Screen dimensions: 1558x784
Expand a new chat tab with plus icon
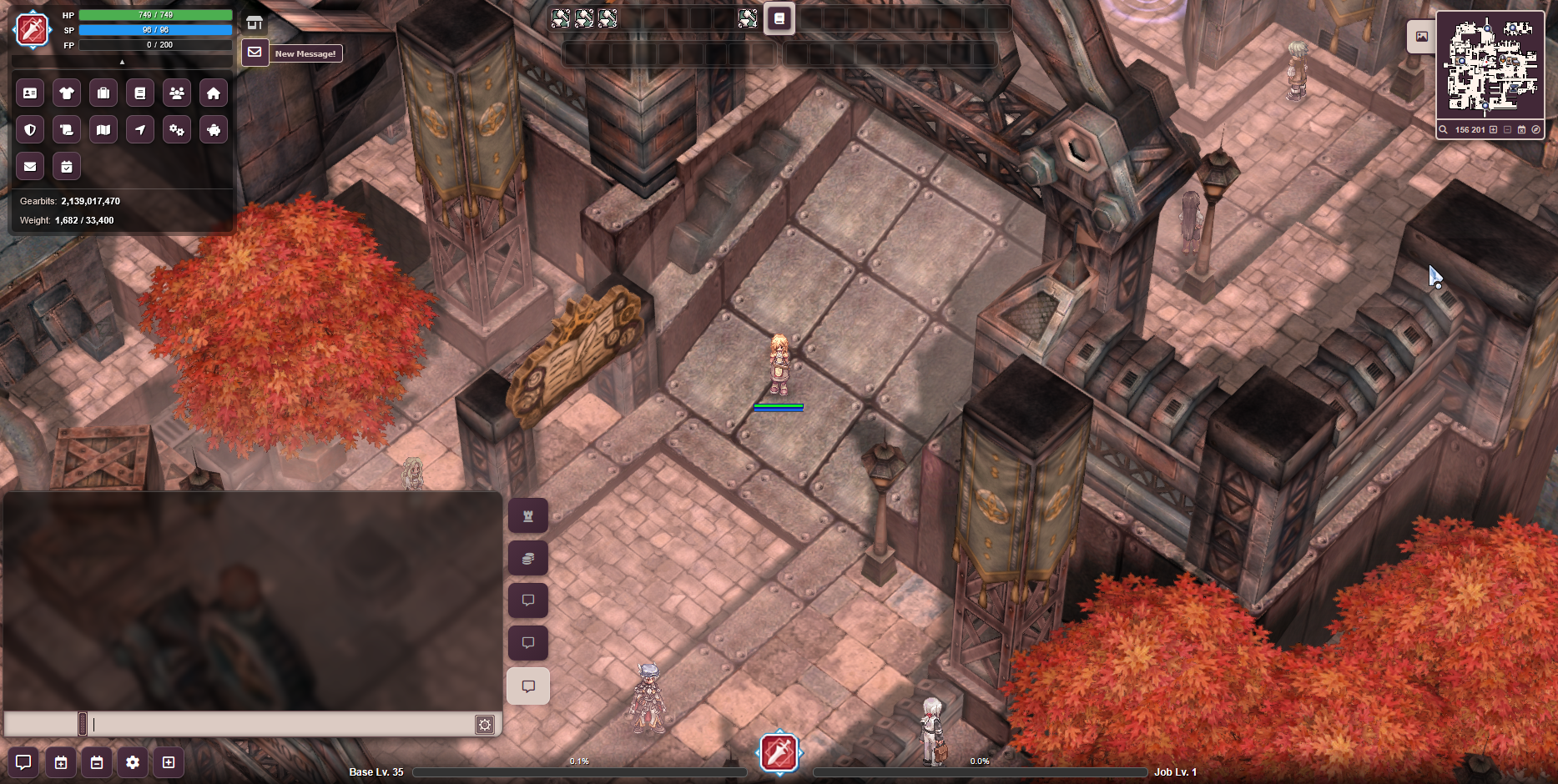(x=168, y=761)
